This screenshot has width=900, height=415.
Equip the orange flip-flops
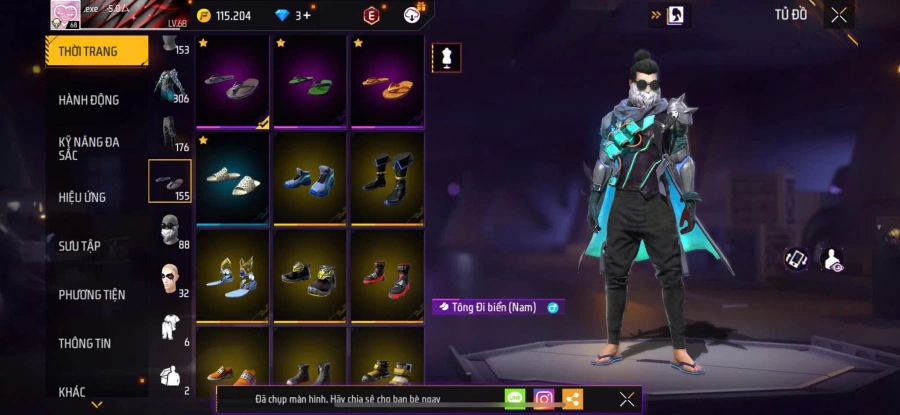[387, 82]
